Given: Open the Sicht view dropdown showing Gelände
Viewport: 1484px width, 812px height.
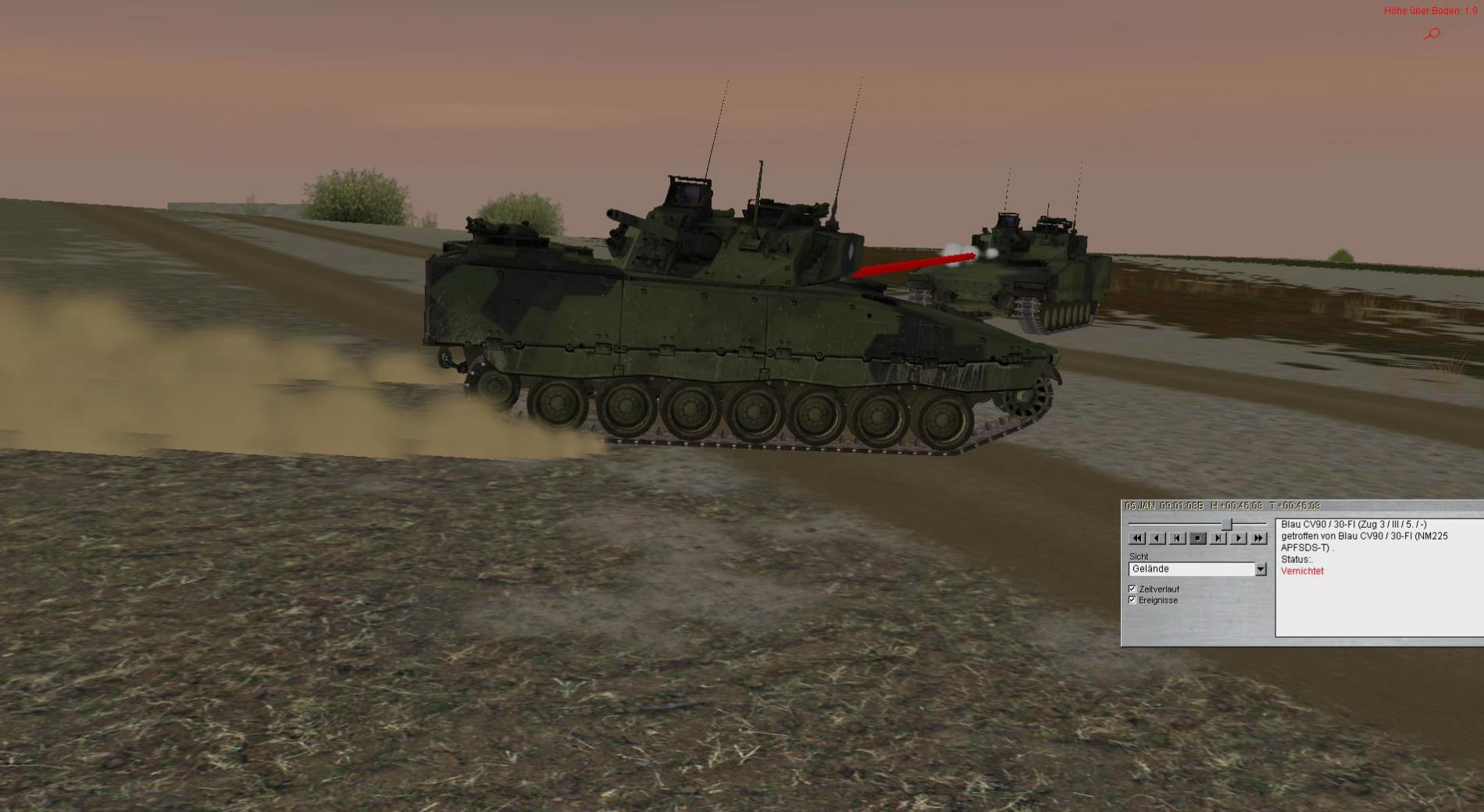Looking at the screenshot, I should (1261, 569).
